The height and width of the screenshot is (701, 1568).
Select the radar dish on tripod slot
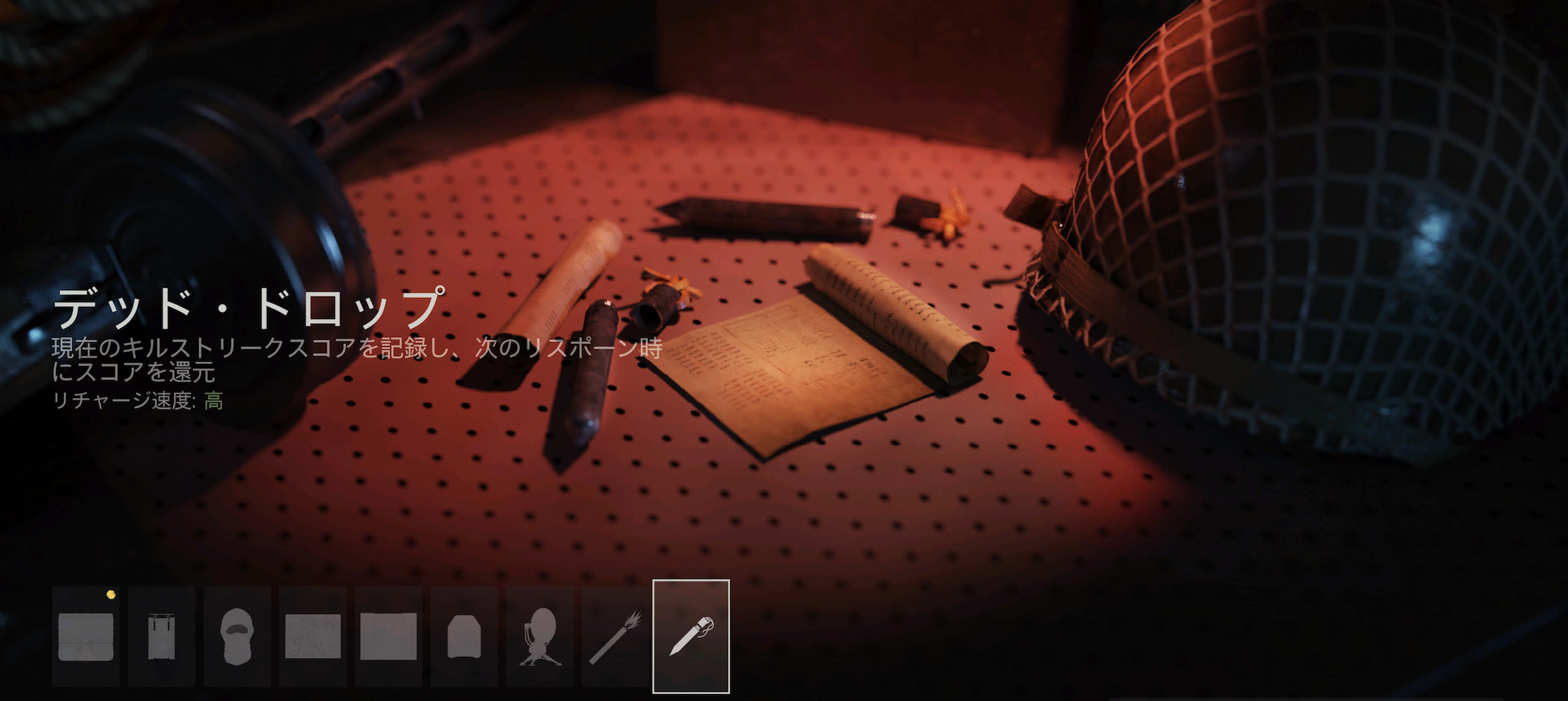click(539, 637)
